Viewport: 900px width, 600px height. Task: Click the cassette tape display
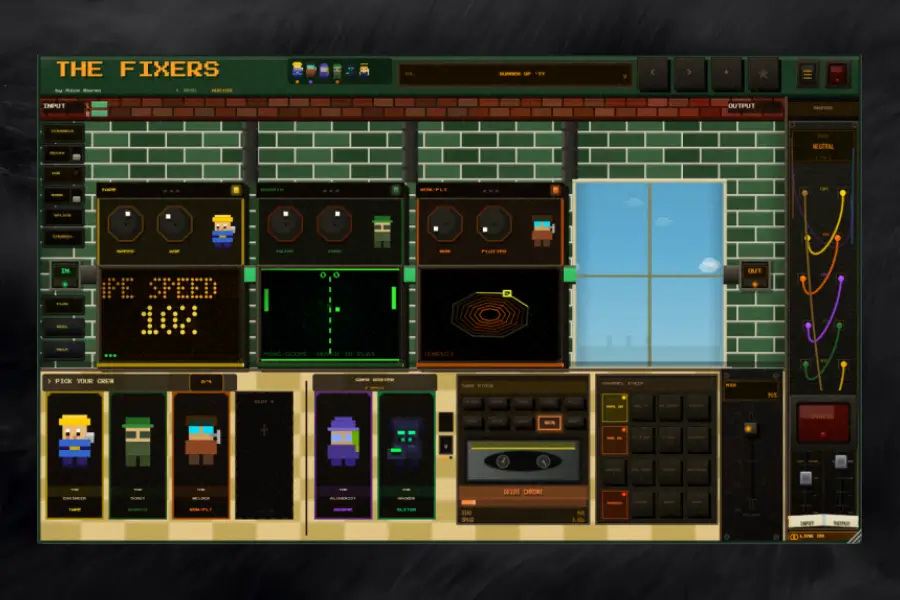(x=523, y=462)
